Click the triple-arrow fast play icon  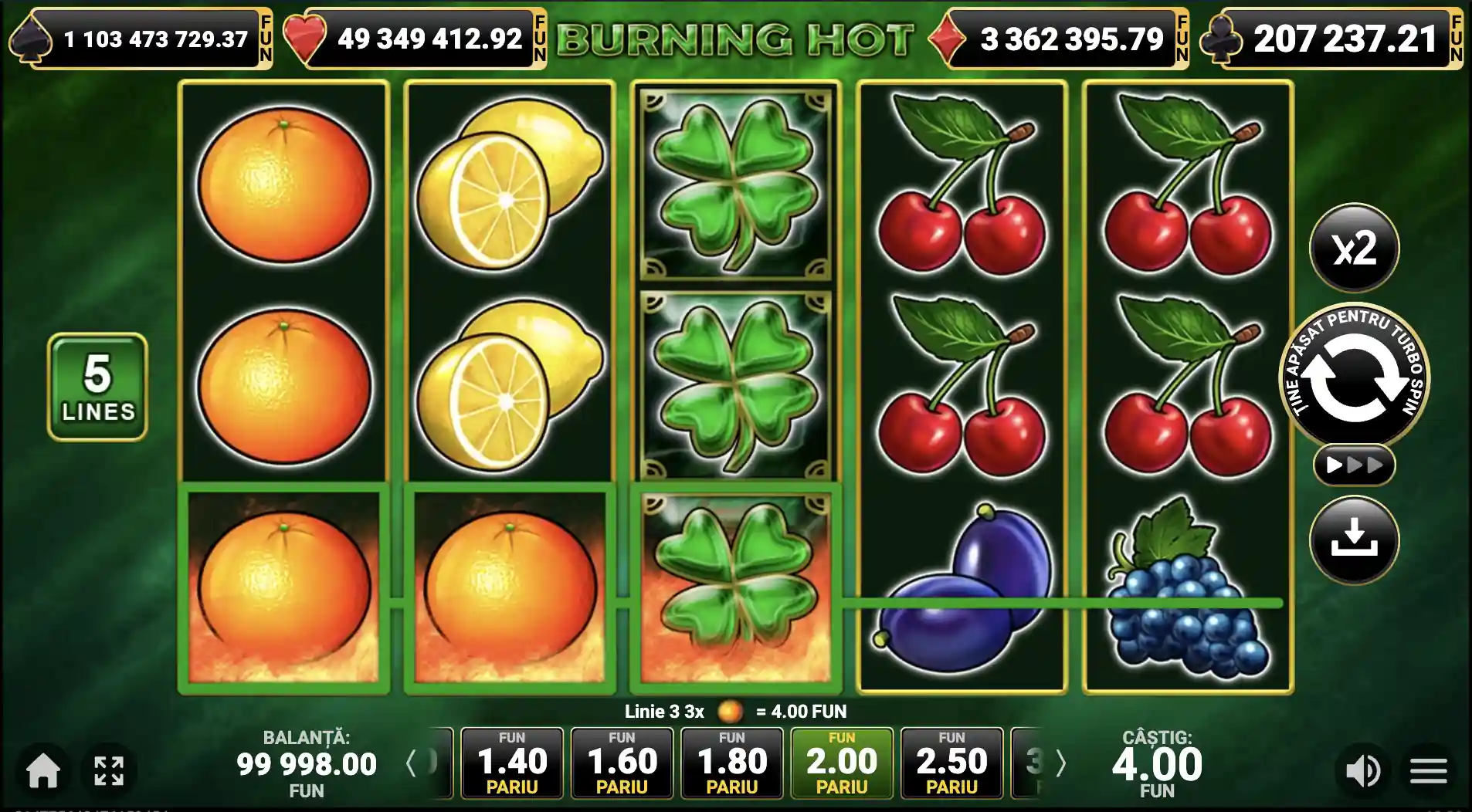(1355, 465)
